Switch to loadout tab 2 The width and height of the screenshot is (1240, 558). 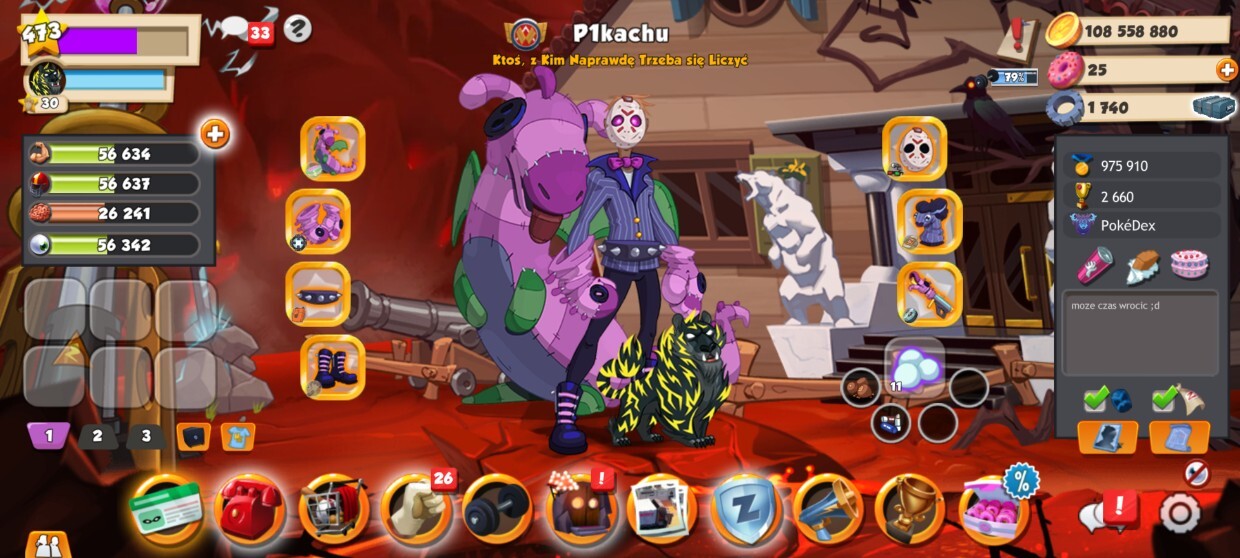[97, 436]
